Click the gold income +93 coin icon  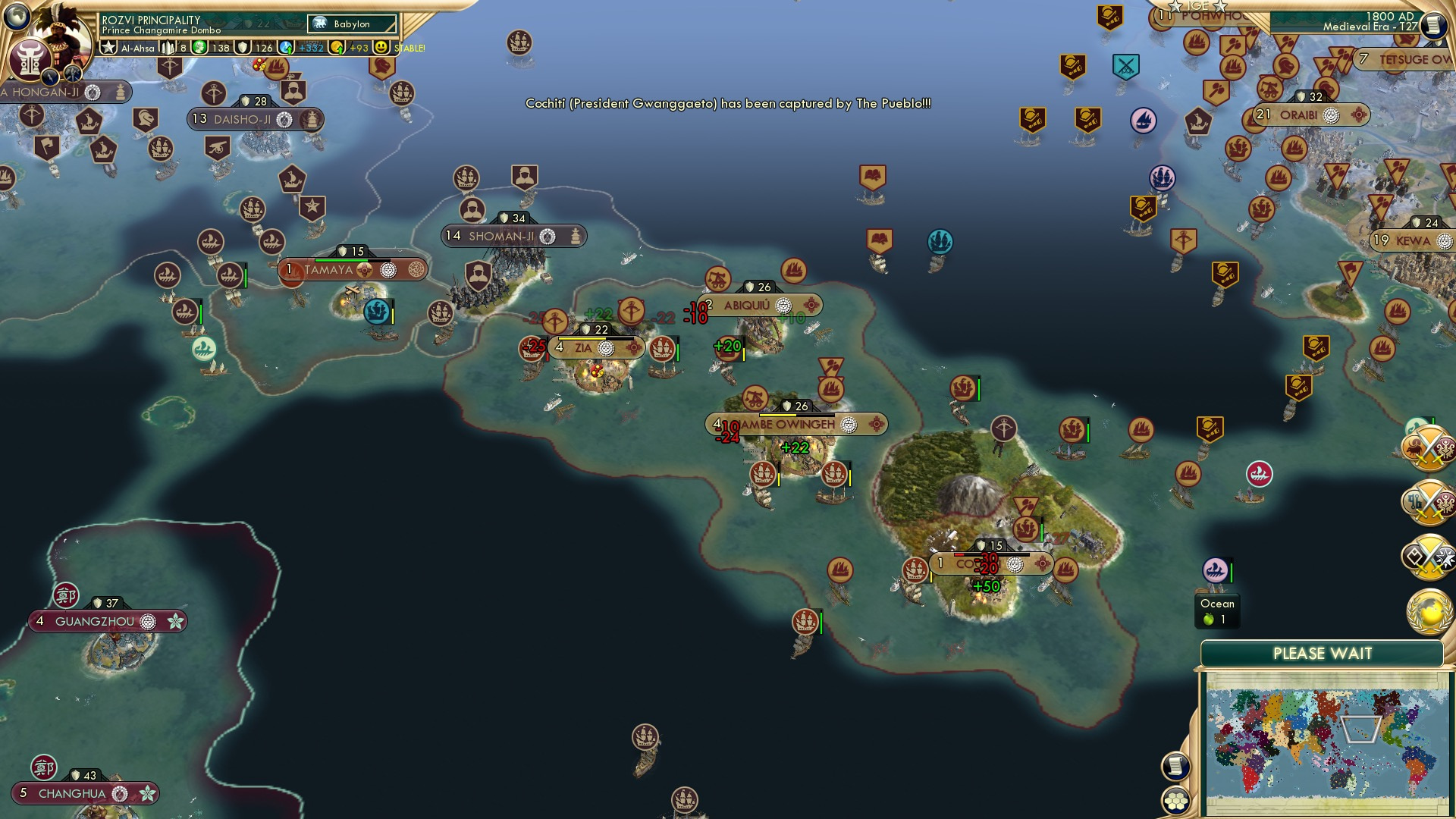[x=336, y=47]
